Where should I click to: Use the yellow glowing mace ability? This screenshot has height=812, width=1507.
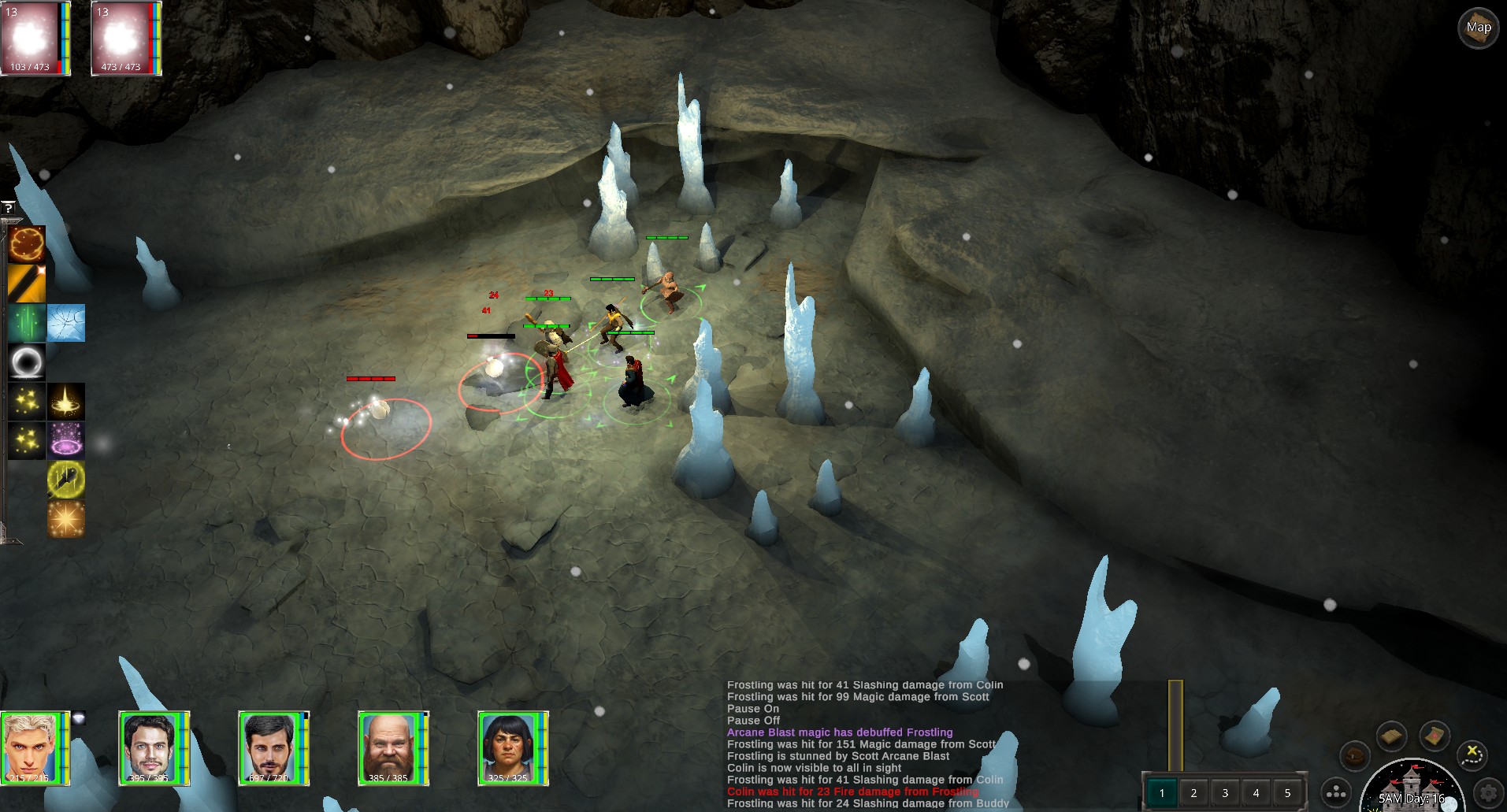[x=66, y=479]
